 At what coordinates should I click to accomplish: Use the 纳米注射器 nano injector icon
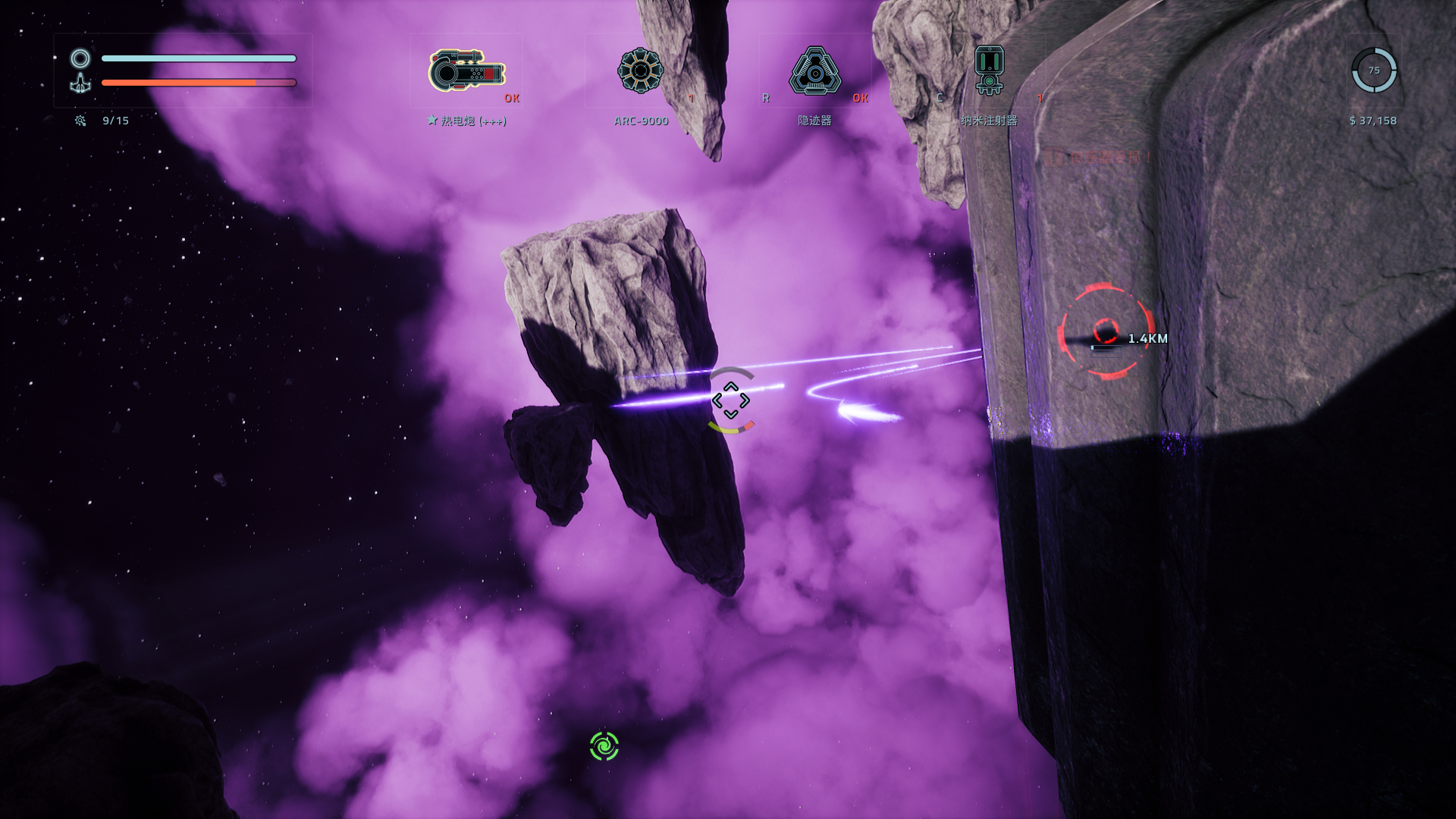(989, 71)
